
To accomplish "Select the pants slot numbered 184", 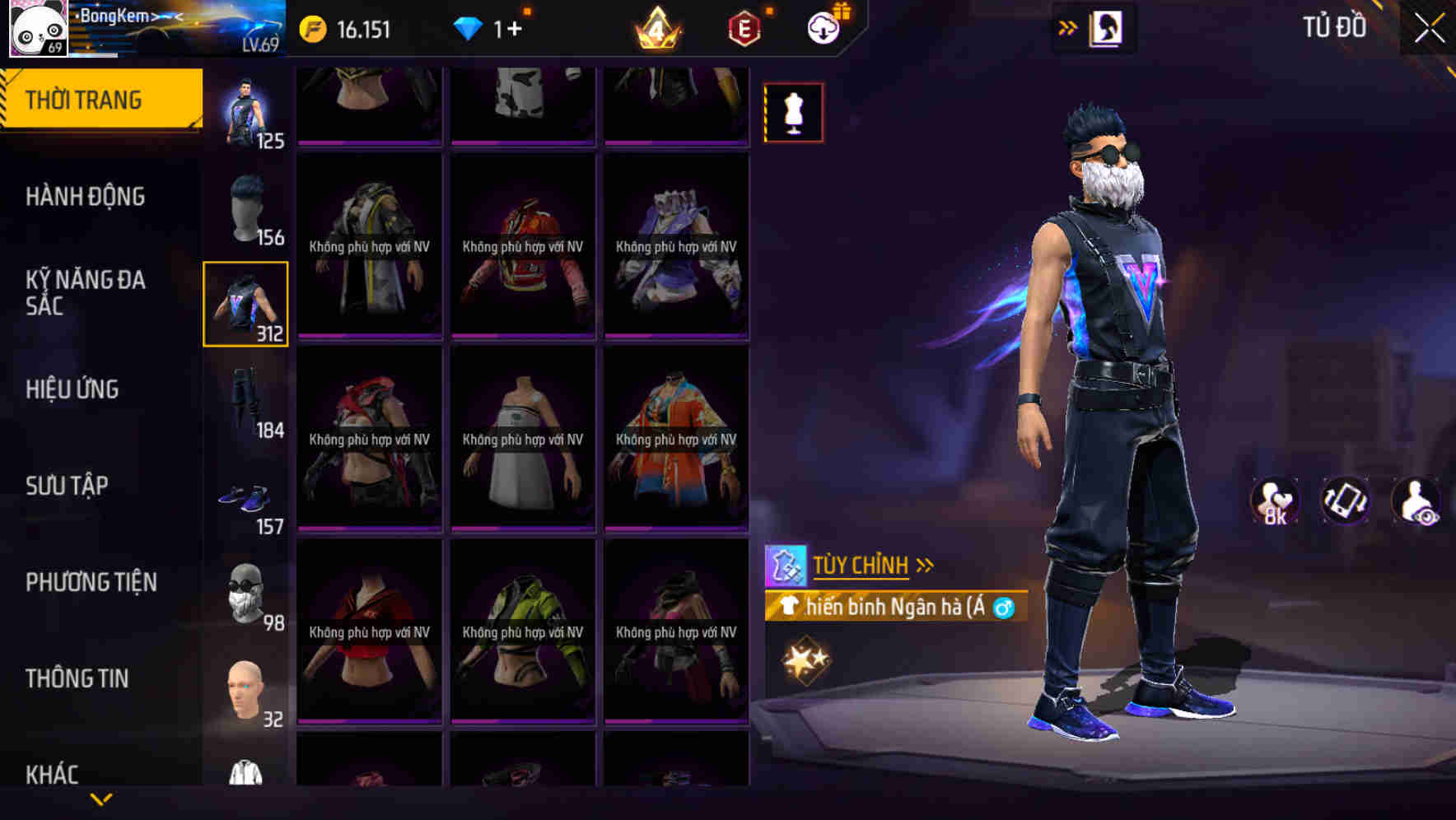I will click(245, 403).
